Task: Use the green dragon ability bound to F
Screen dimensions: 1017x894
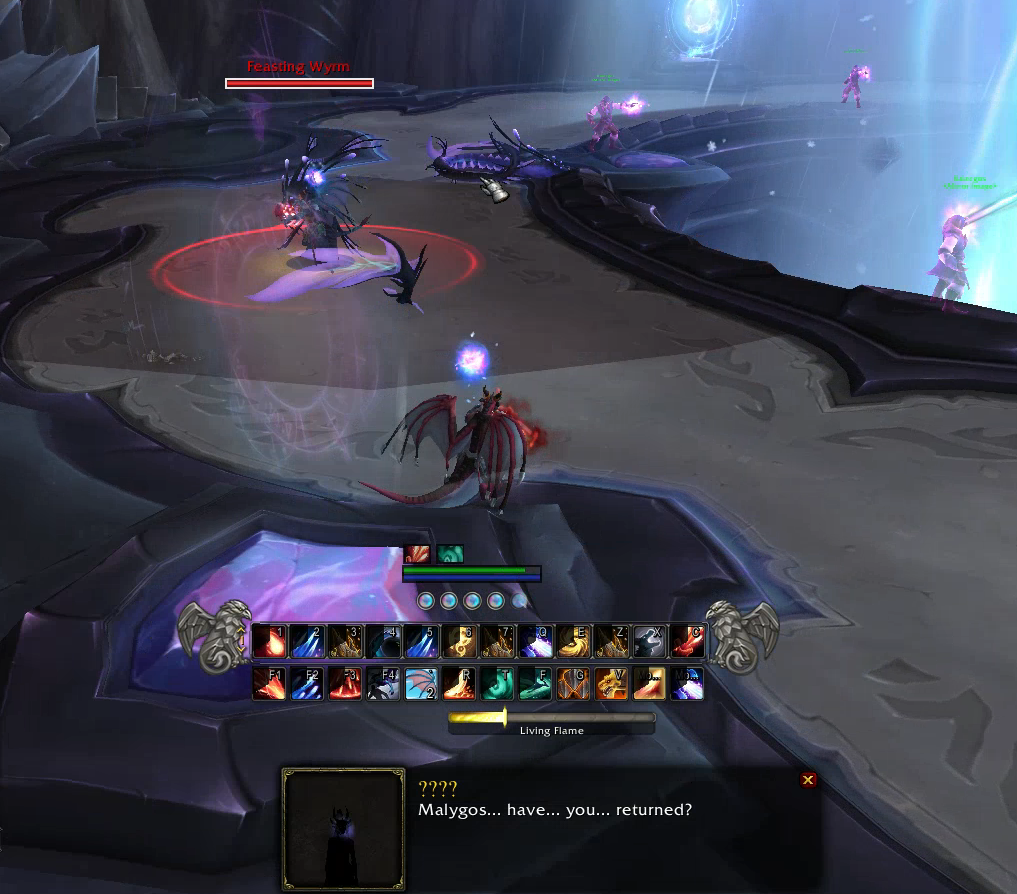Action: click(535, 684)
